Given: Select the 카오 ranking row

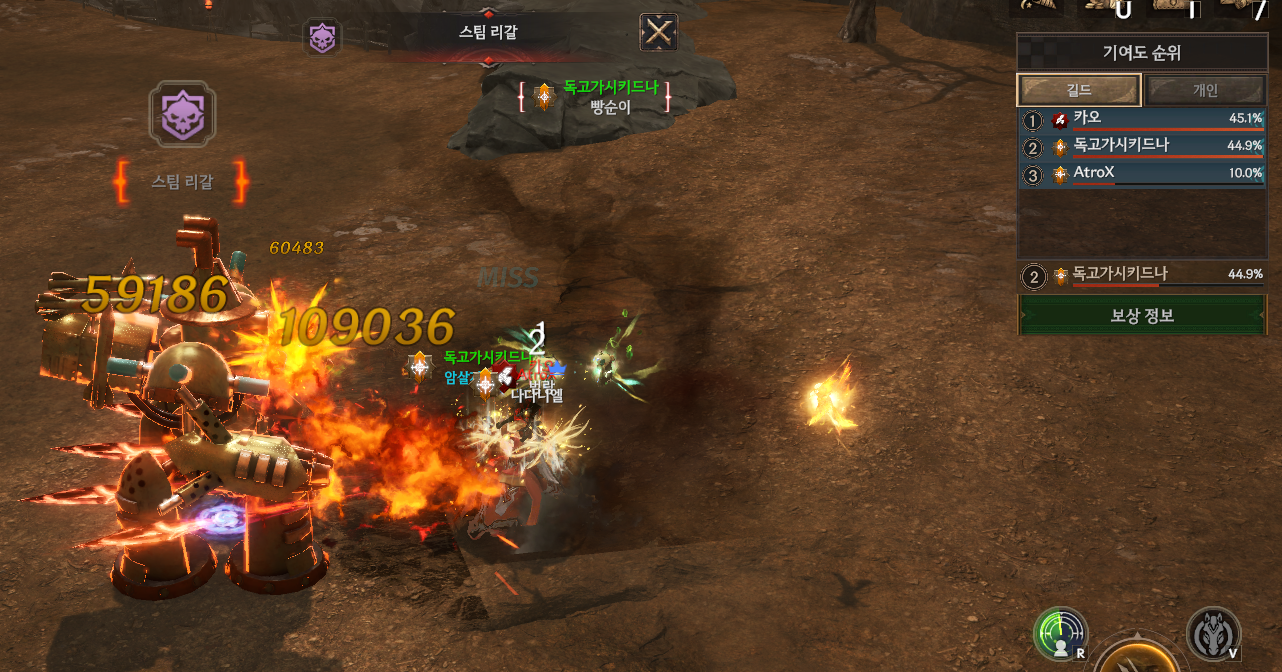Looking at the screenshot, I should (1141, 120).
